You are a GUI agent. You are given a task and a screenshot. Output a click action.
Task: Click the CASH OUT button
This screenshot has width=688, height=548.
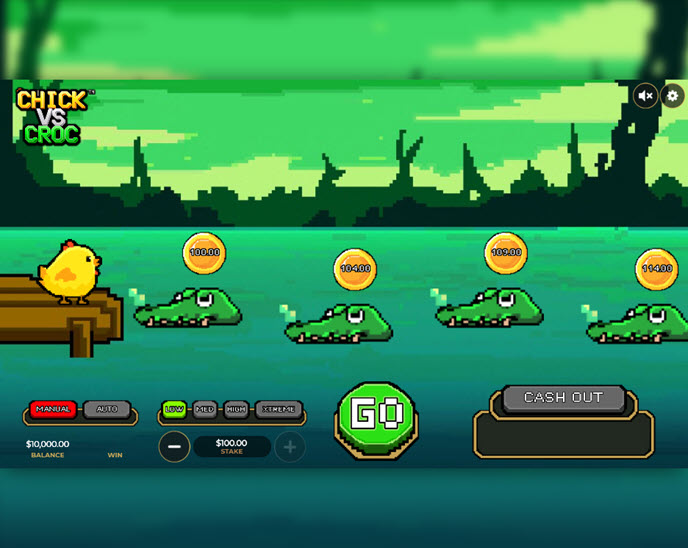point(564,398)
